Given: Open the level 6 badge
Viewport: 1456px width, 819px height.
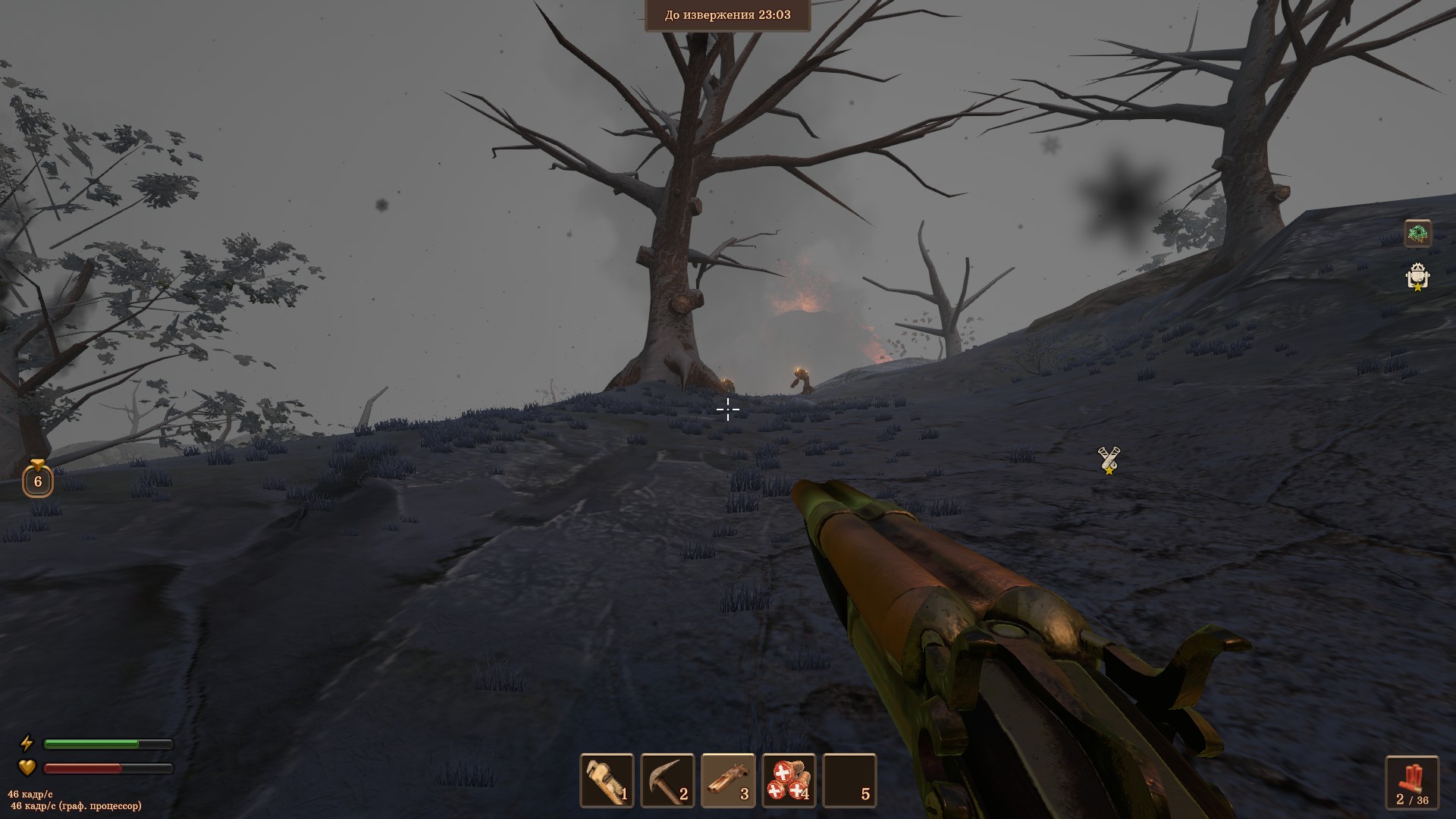Looking at the screenshot, I should point(38,479).
